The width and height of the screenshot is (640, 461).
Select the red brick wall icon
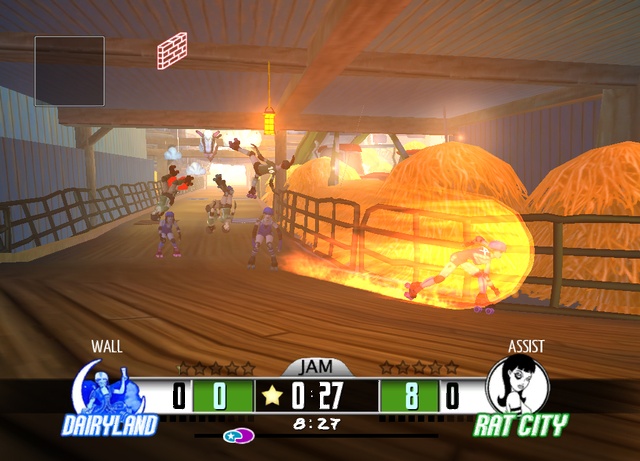tap(172, 50)
